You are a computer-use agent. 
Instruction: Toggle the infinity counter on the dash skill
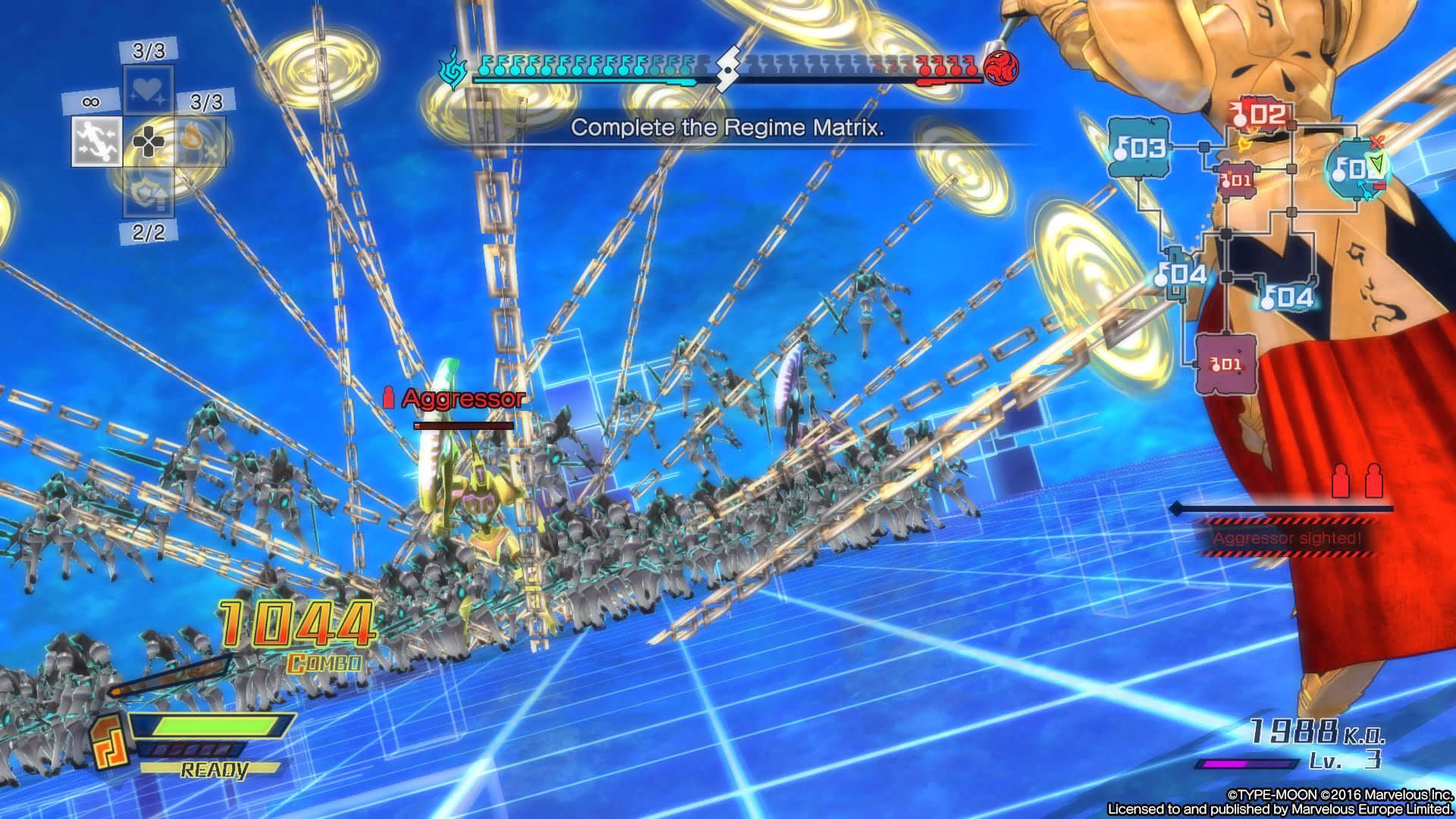[x=90, y=100]
